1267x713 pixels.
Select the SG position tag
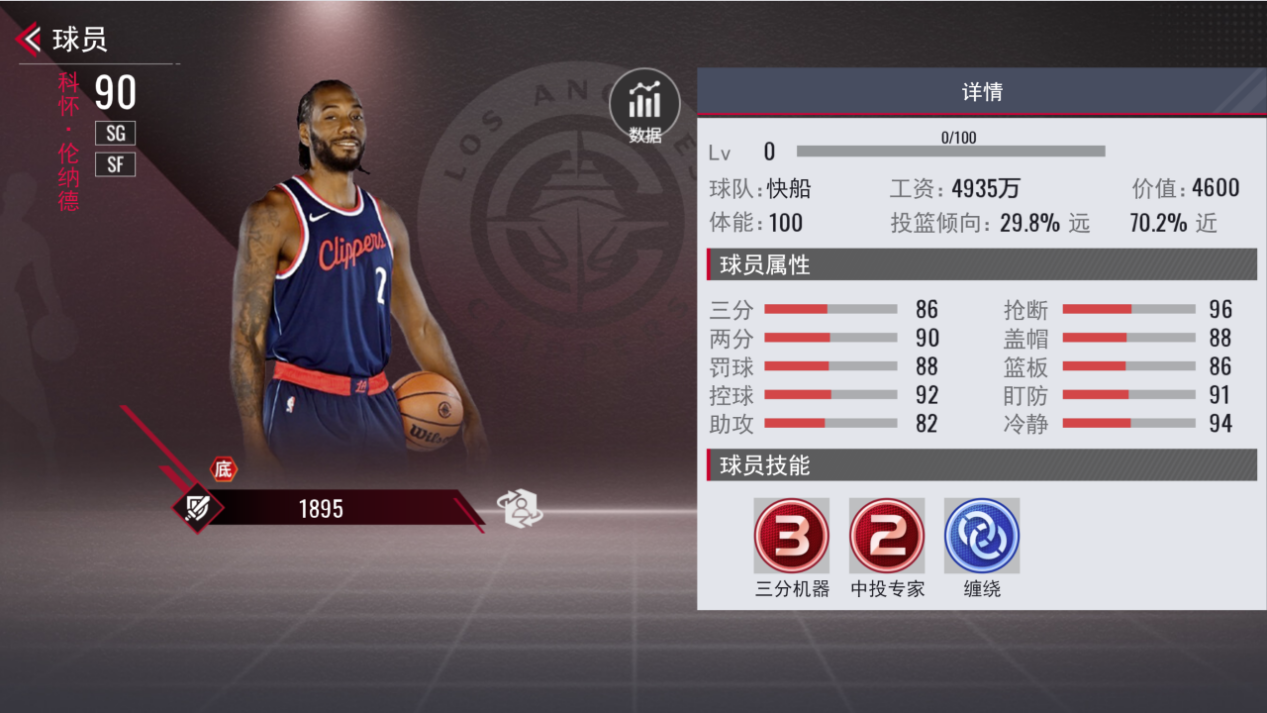115,133
